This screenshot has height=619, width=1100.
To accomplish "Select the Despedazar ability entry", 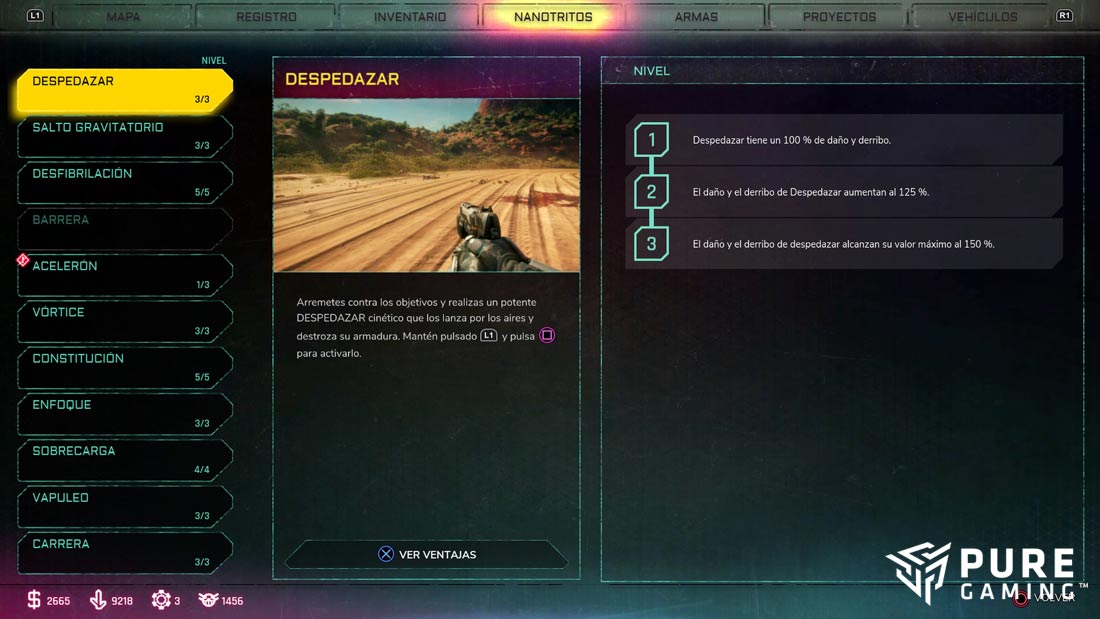I will point(125,90).
